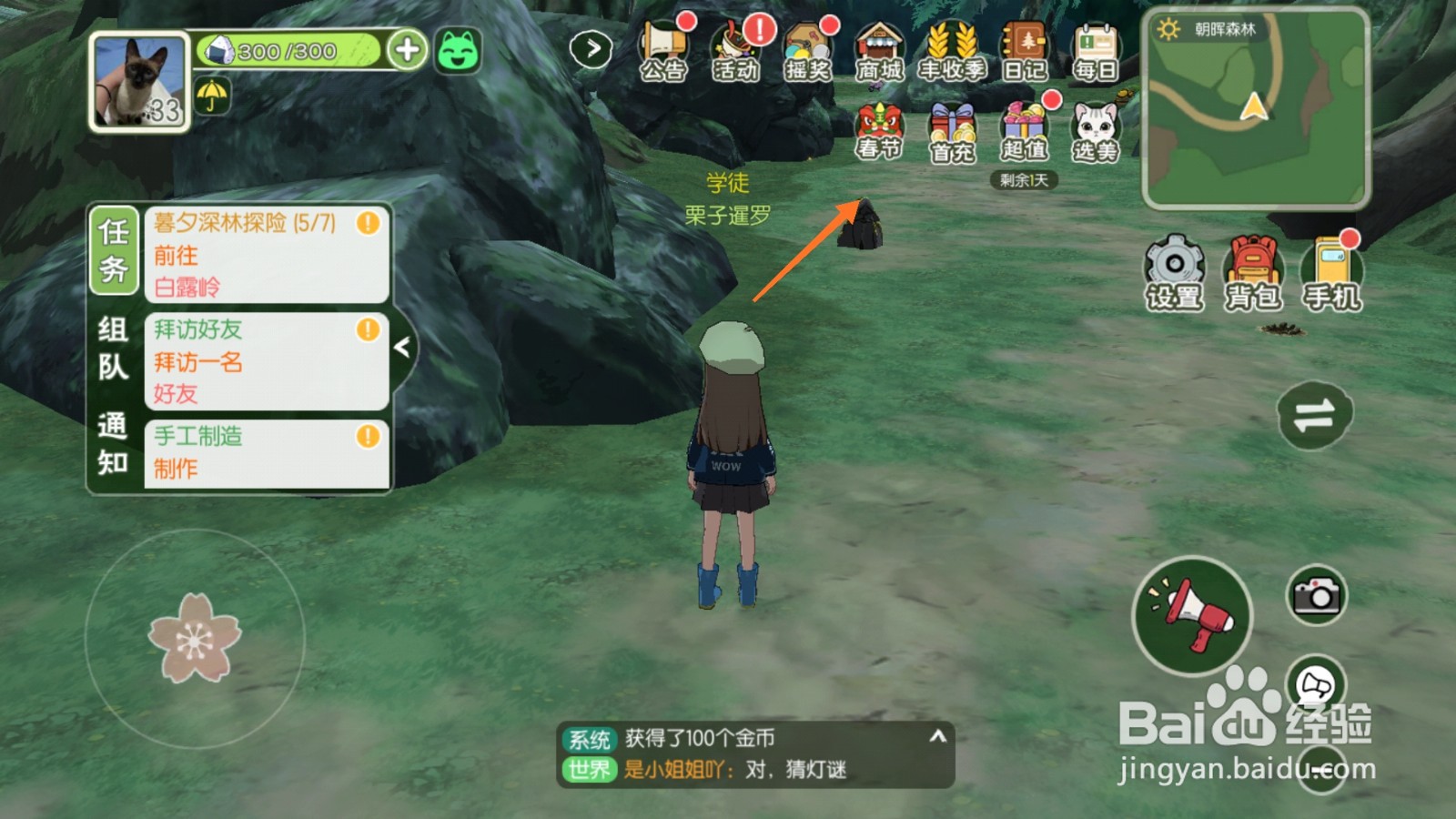Viewport: 1456px width, 819px height.
Task: Open the 每日 daily calendar
Action: pos(1096,50)
